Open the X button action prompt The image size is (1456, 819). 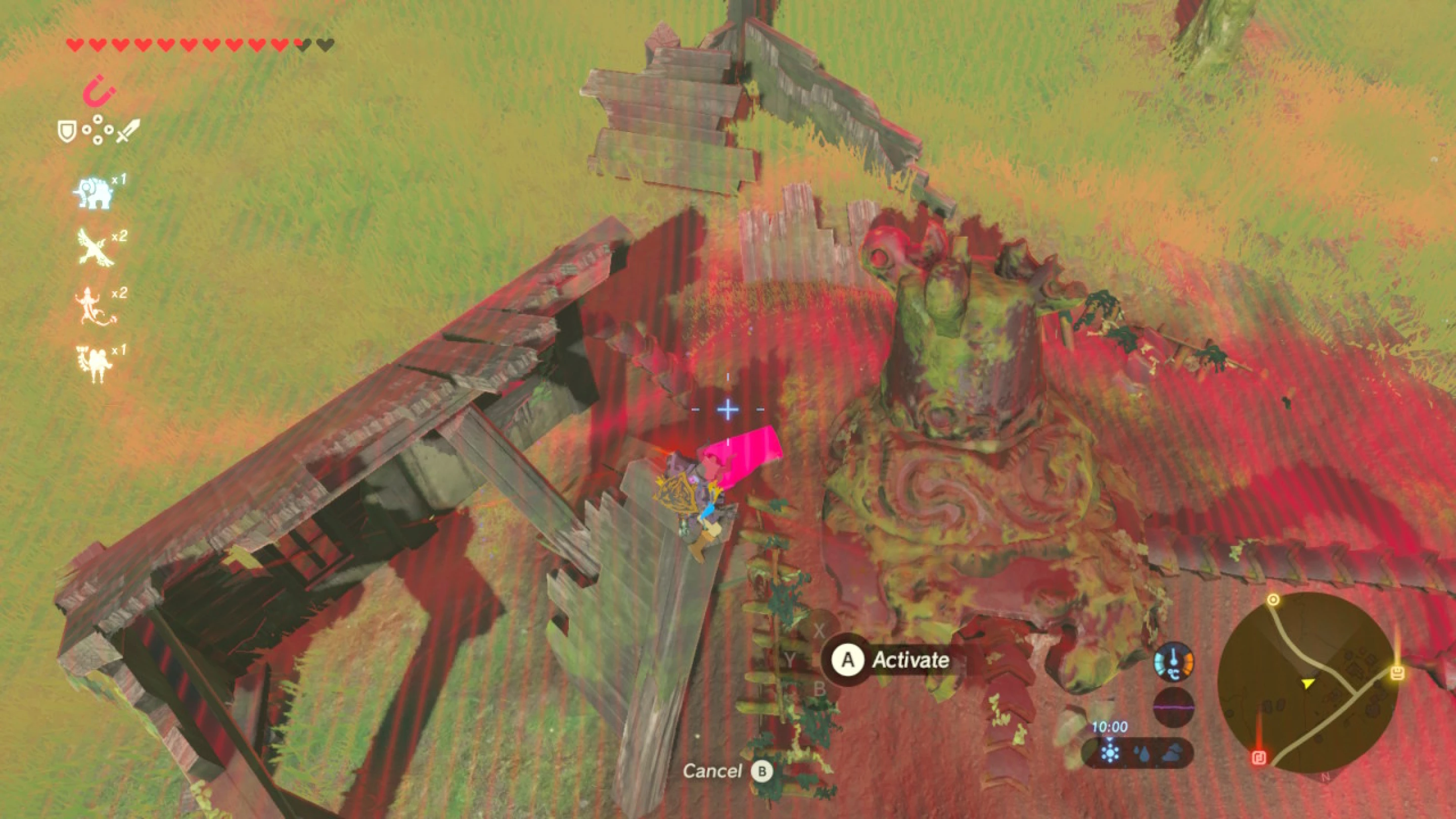(x=819, y=631)
